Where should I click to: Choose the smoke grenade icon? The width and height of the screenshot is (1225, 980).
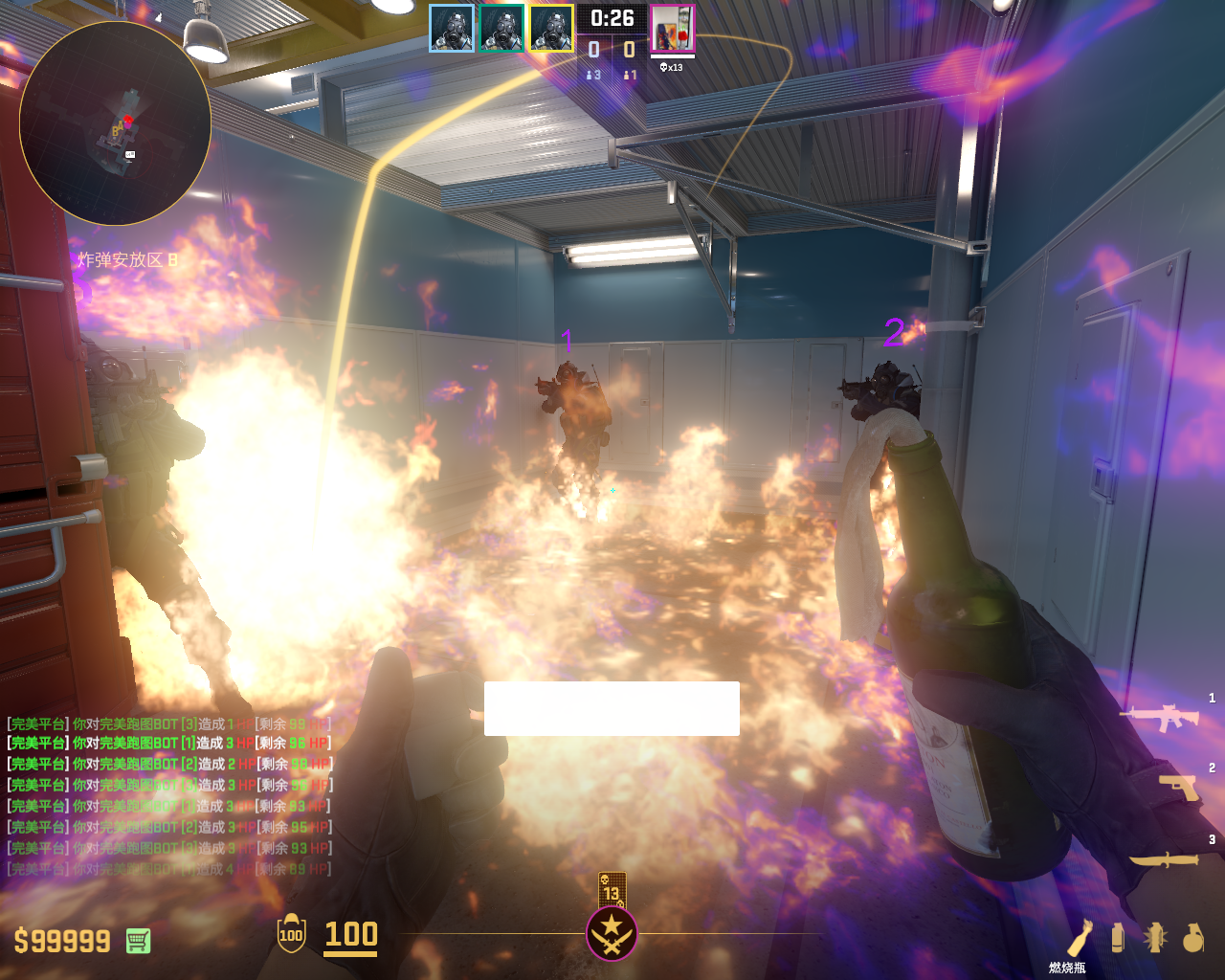[x=1118, y=937]
